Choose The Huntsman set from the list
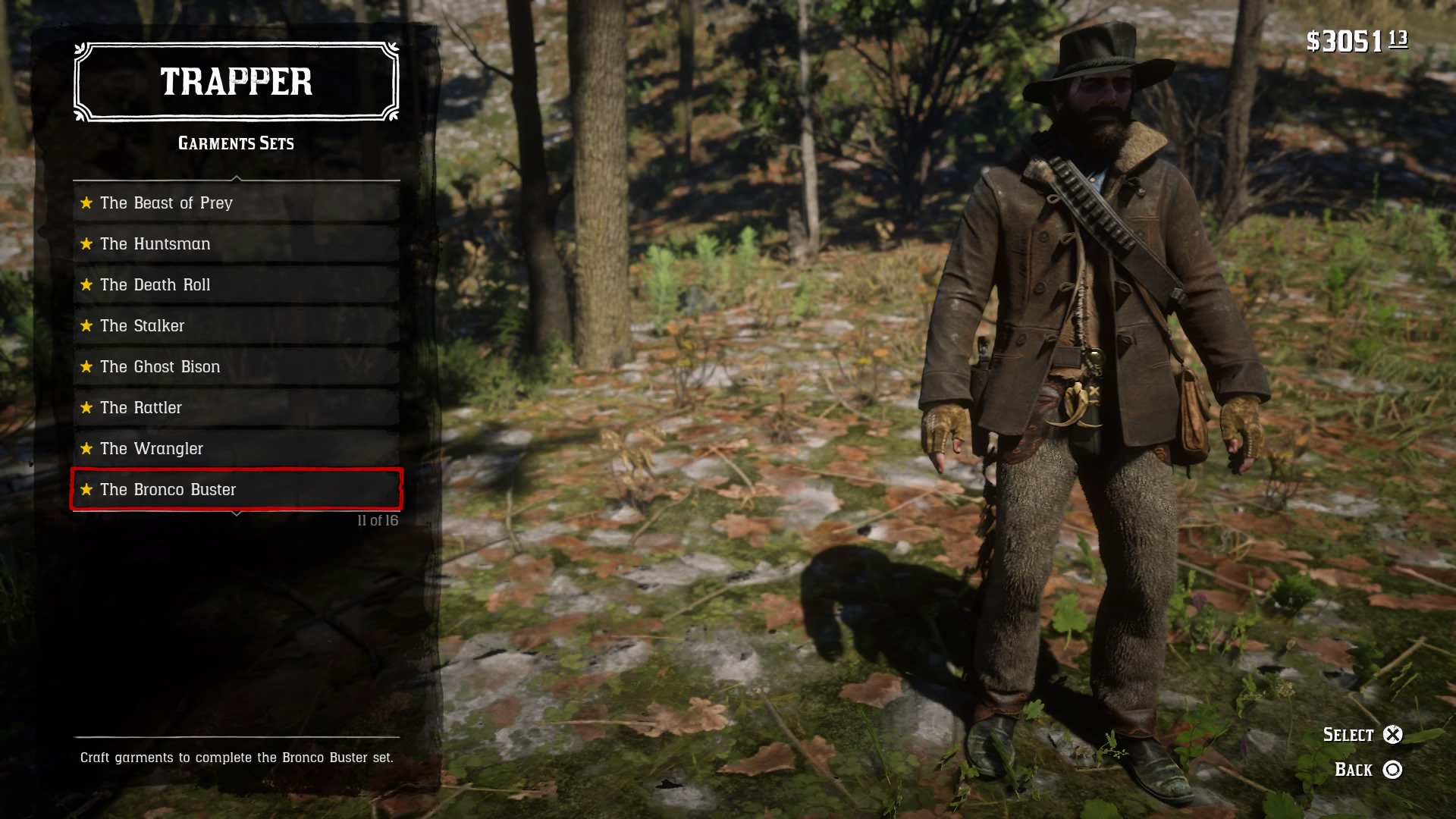The height and width of the screenshot is (819, 1456). pos(236,244)
